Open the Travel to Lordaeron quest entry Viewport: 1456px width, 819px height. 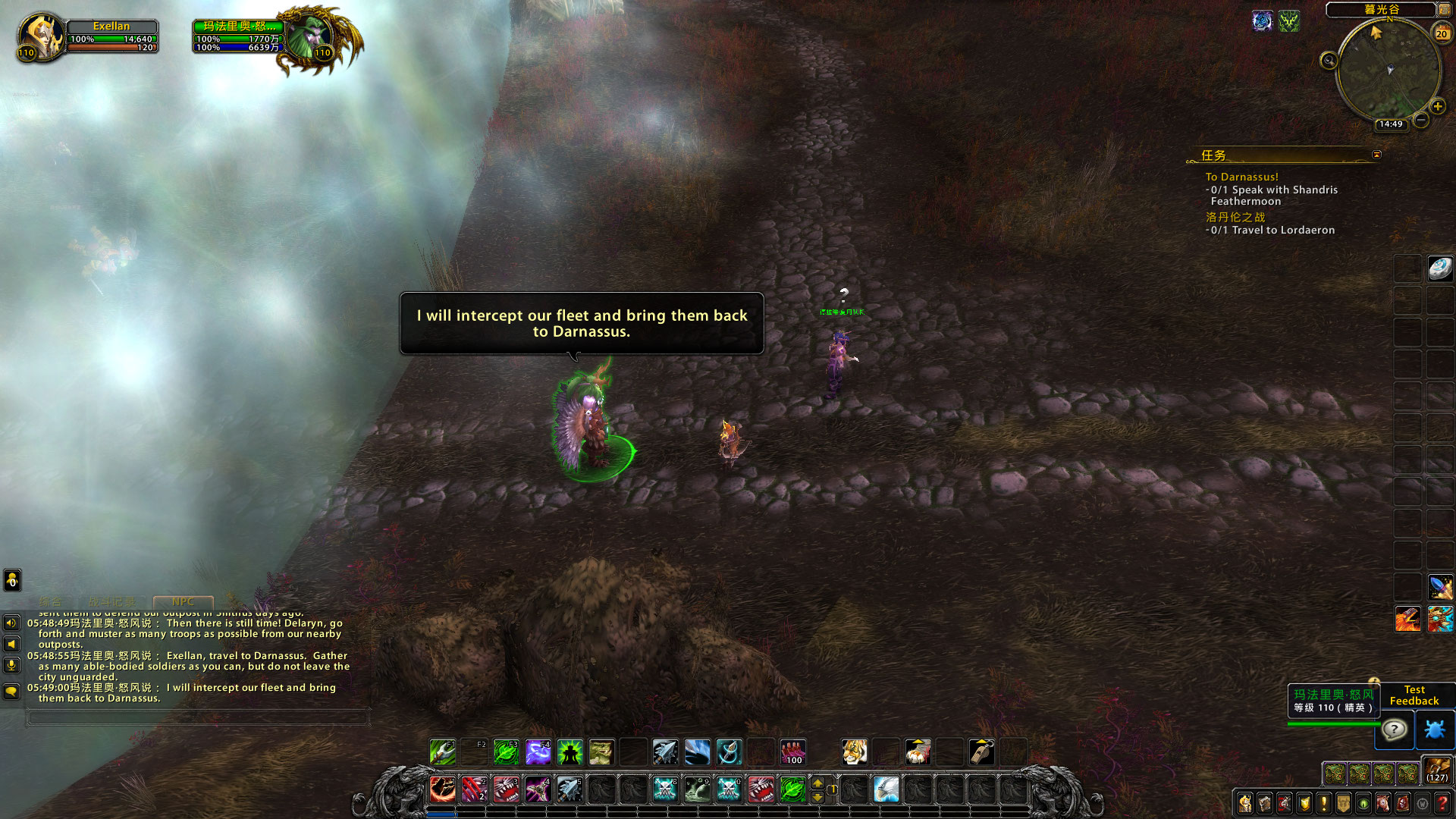1282,230
